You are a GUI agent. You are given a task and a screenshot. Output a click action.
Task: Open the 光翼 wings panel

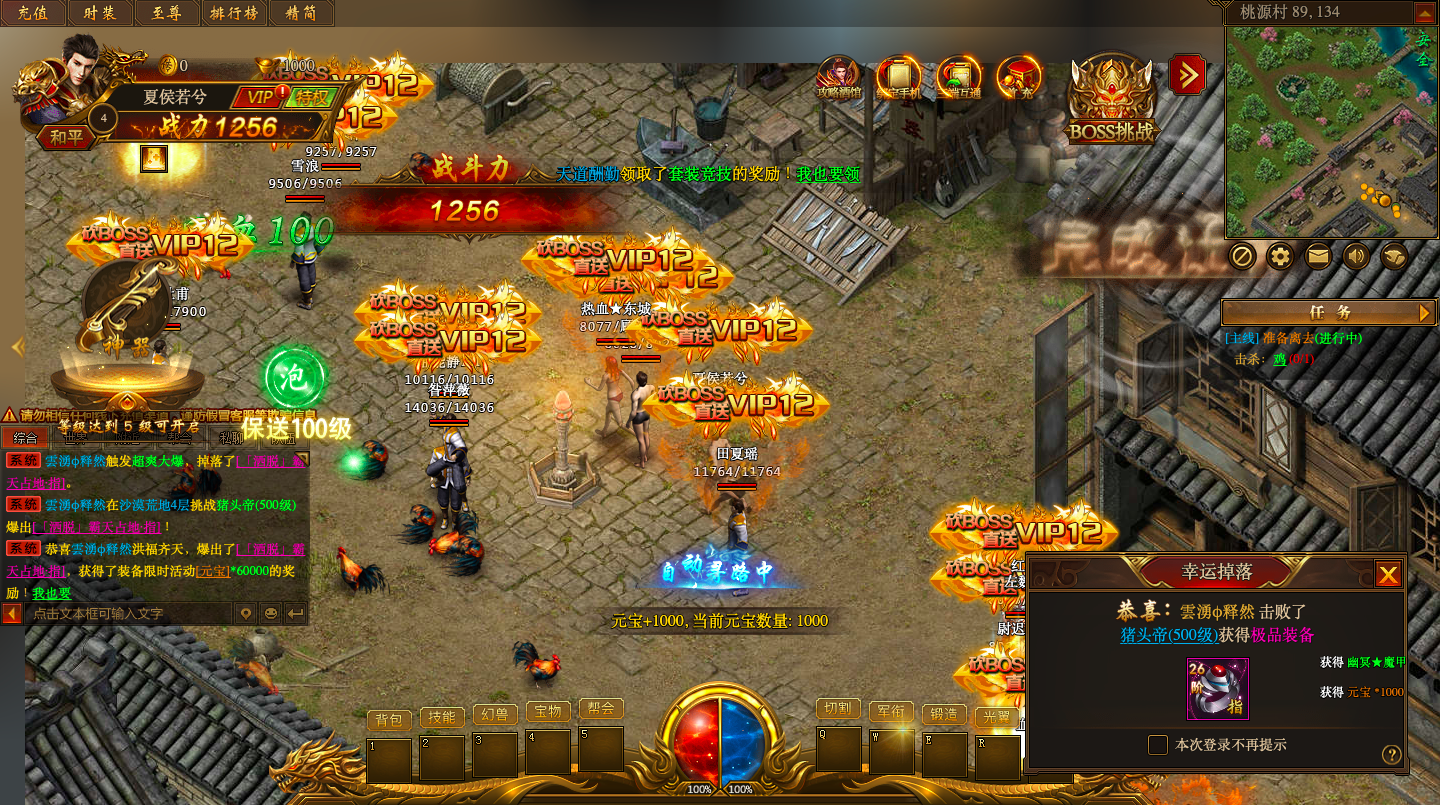pyautogui.click(x=997, y=717)
